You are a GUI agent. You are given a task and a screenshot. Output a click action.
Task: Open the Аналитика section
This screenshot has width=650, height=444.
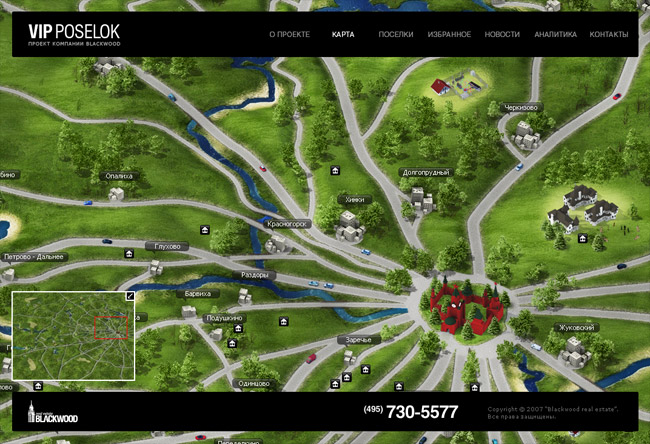[x=555, y=35]
